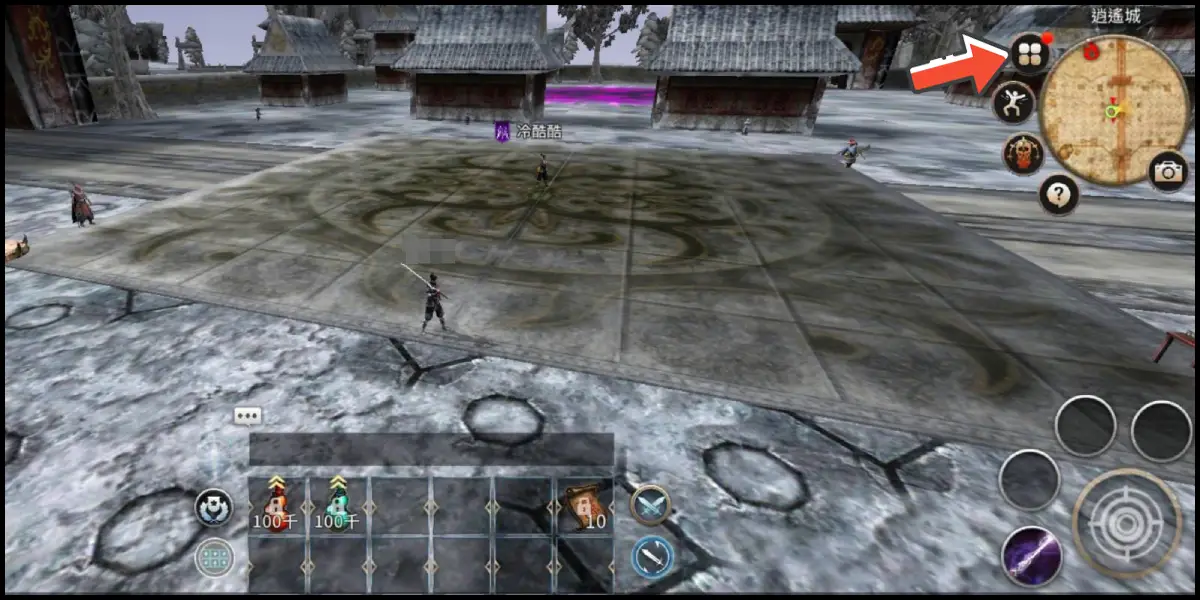Open the red demon mask icon
1200x600 pixels.
click(1024, 154)
